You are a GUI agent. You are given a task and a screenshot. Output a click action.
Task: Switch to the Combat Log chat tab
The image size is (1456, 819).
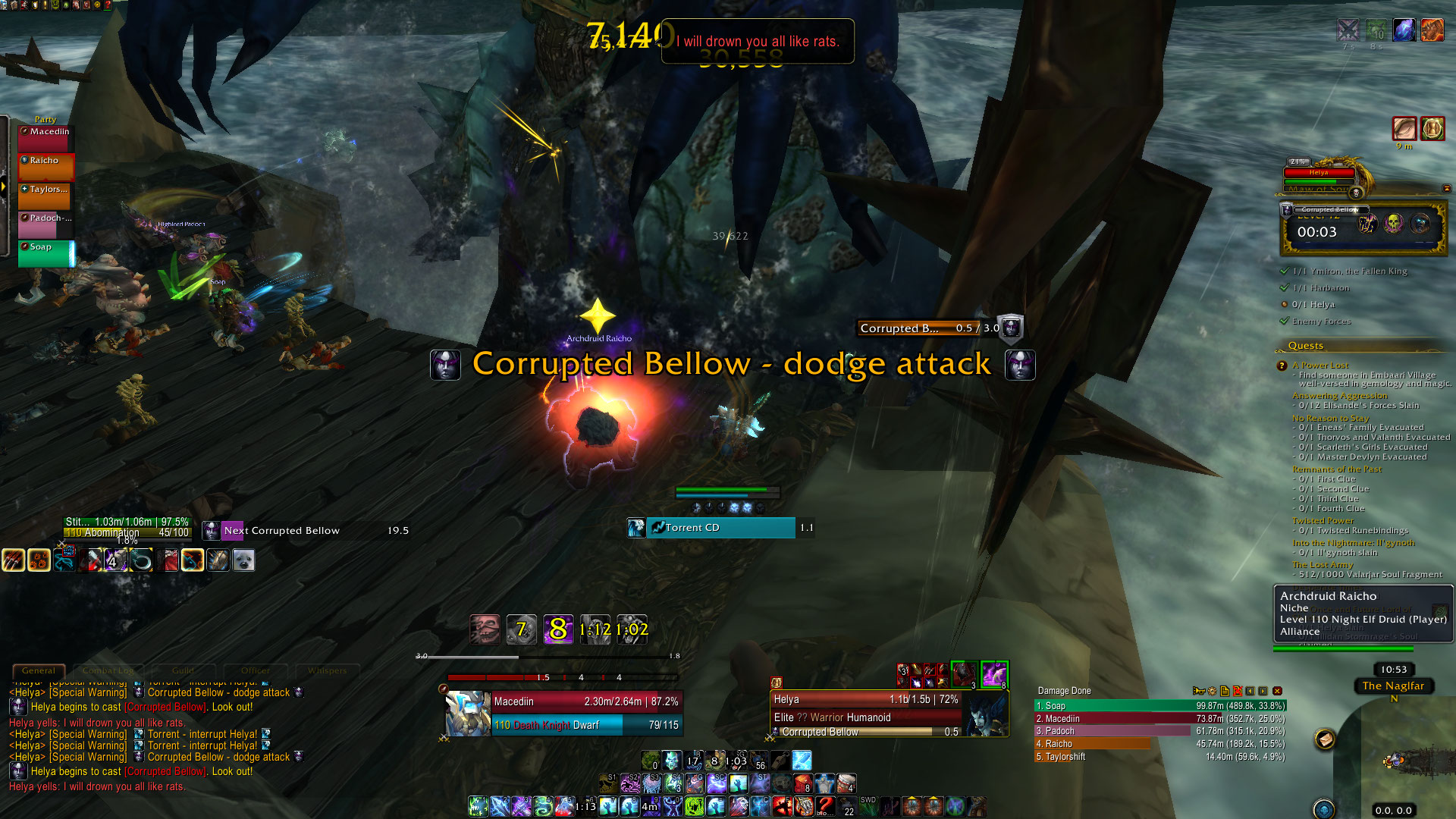[x=108, y=670]
